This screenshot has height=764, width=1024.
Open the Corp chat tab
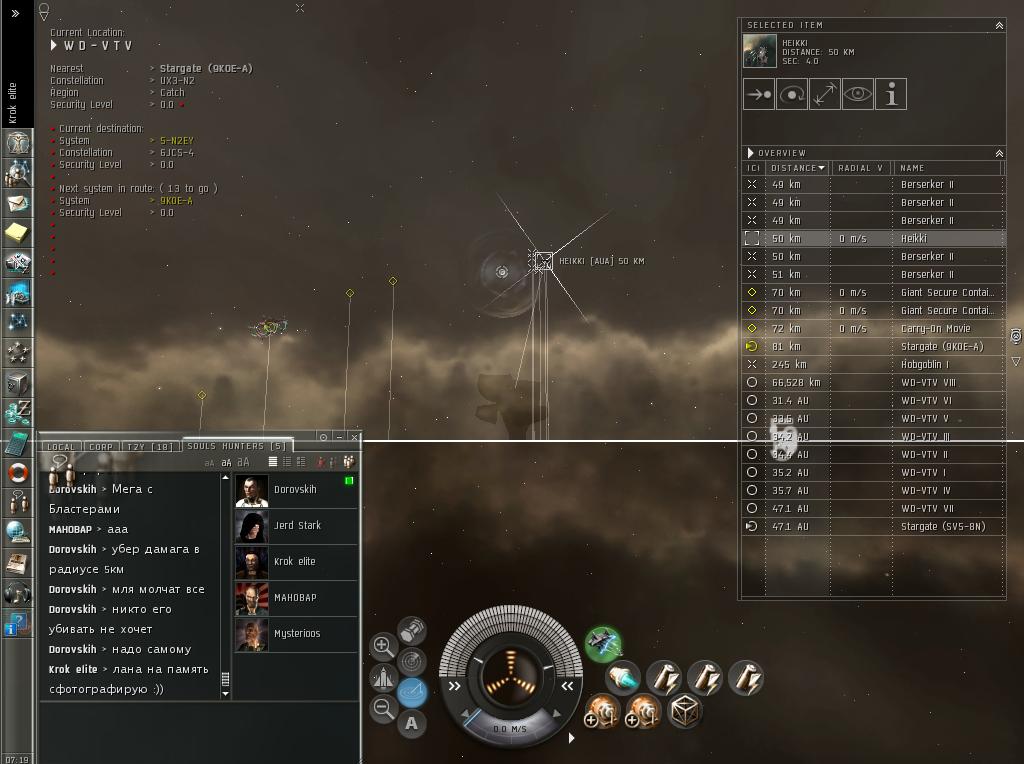(101, 447)
